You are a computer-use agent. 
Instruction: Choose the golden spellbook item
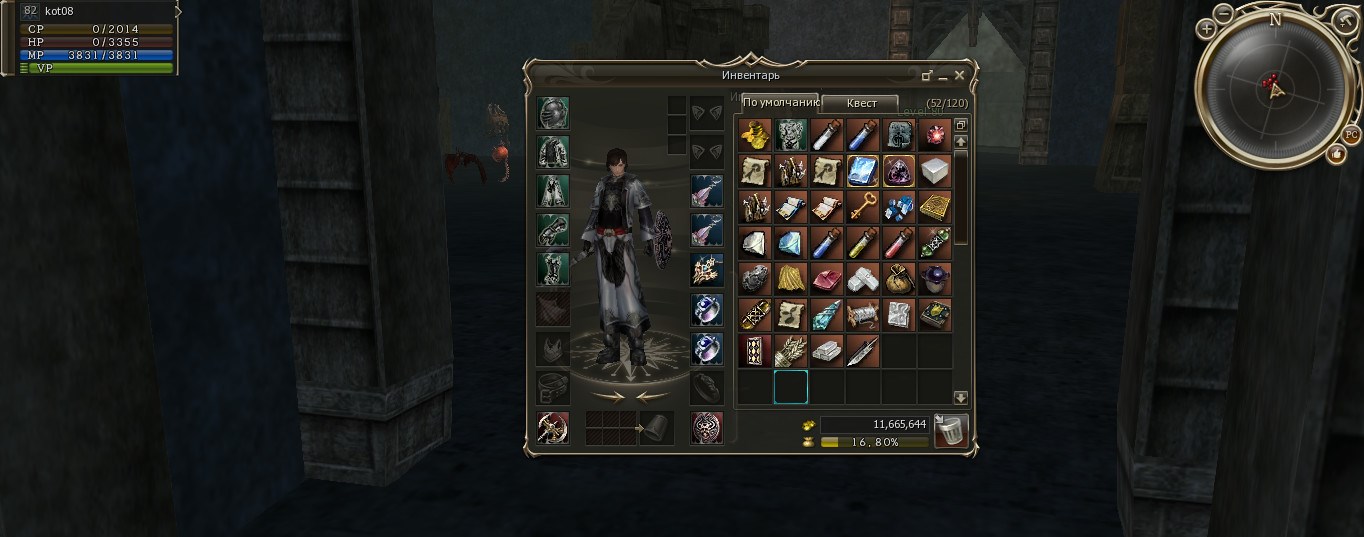click(935, 208)
